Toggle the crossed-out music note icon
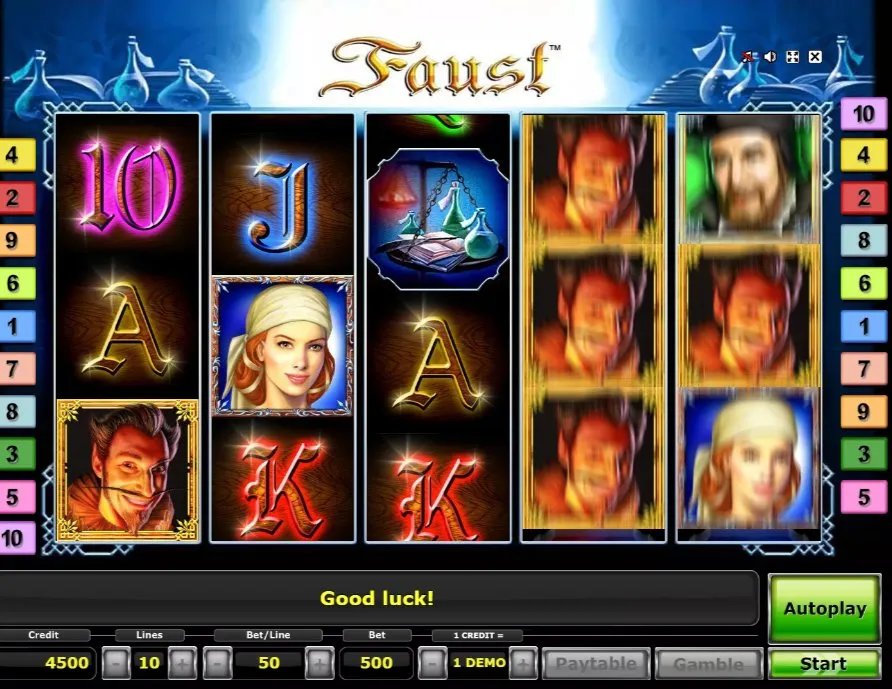892x689 pixels. click(x=748, y=57)
